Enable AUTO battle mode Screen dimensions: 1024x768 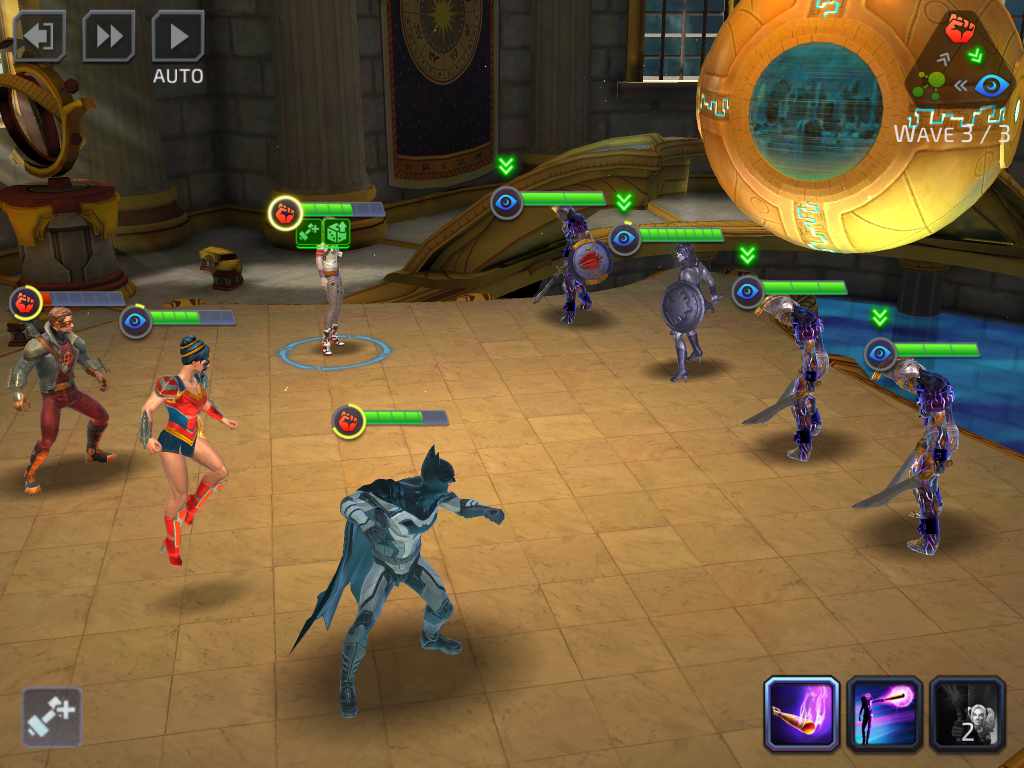coord(178,37)
